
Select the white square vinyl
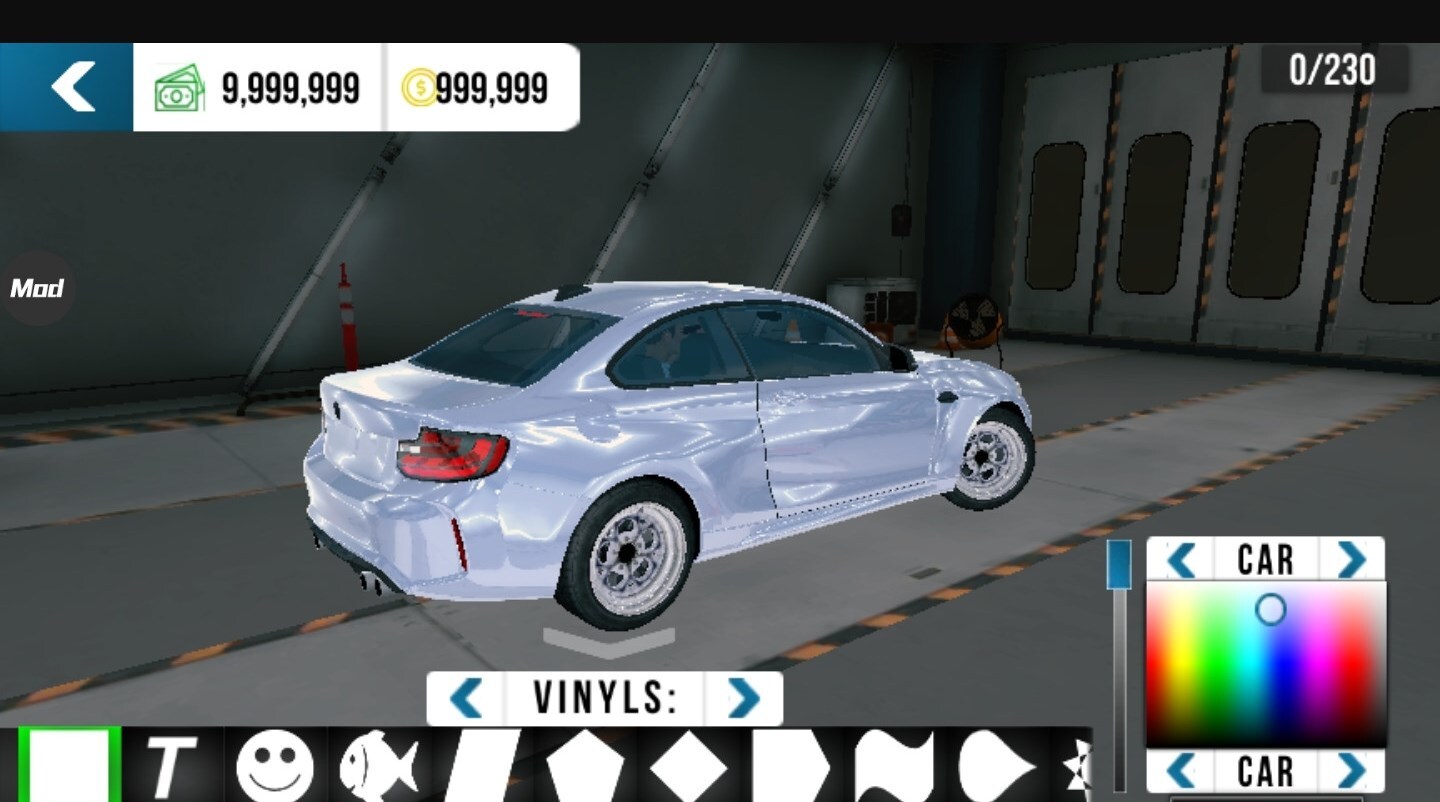pos(69,765)
